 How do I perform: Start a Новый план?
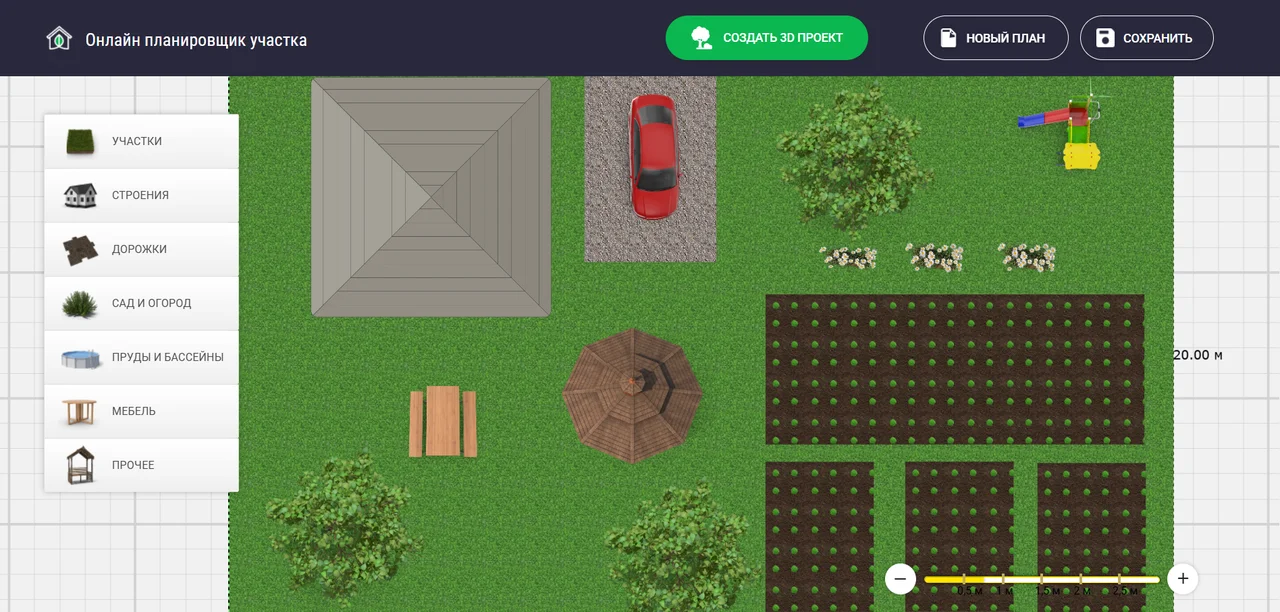(x=995, y=38)
